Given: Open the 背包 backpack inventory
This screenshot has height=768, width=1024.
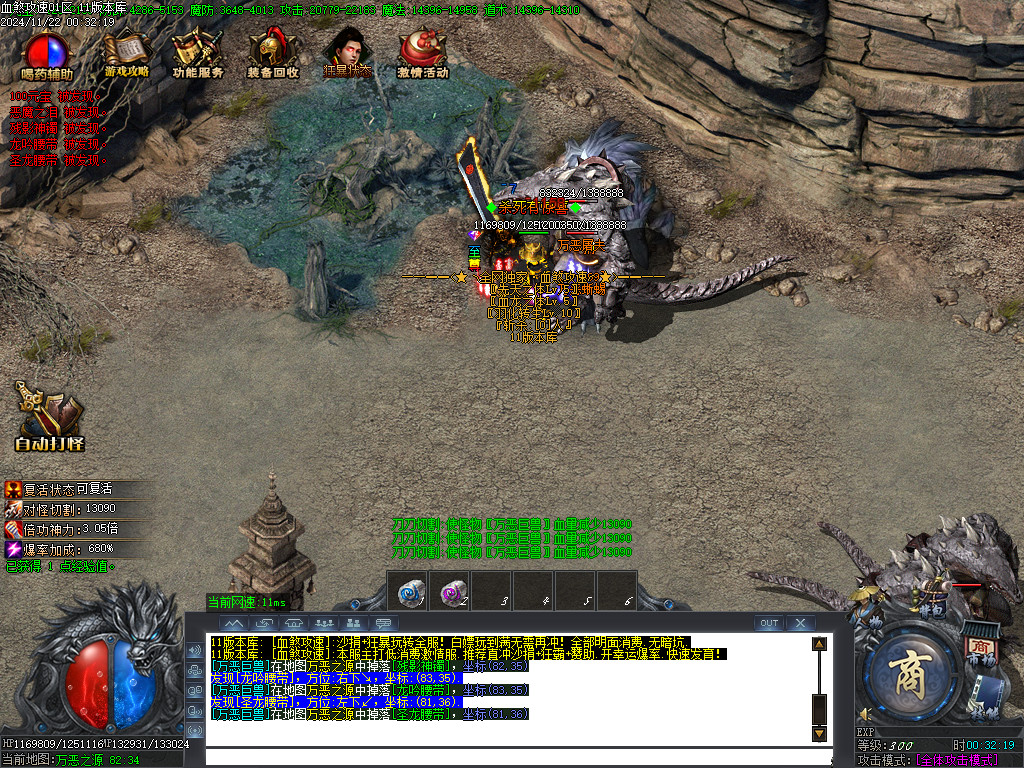Looking at the screenshot, I should [931, 601].
